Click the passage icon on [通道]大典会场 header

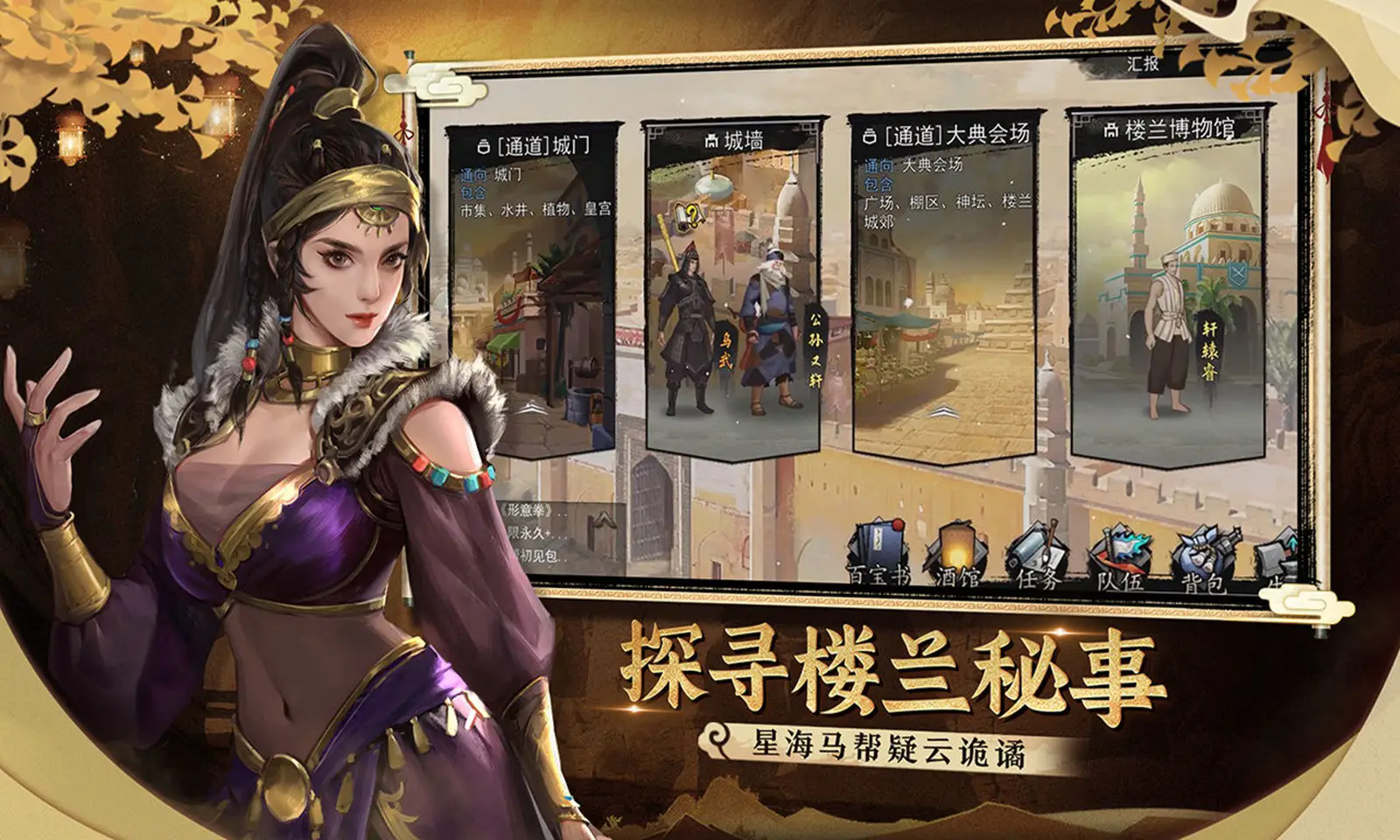(x=868, y=134)
